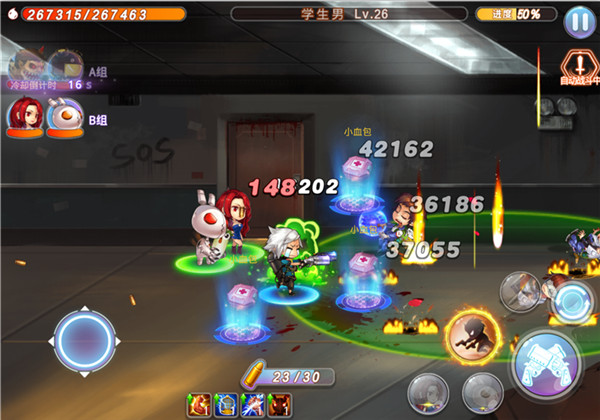The width and height of the screenshot is (600, 420).
Task: Tap the lightning fist buff icon
Action: click(x=253, y=405)
